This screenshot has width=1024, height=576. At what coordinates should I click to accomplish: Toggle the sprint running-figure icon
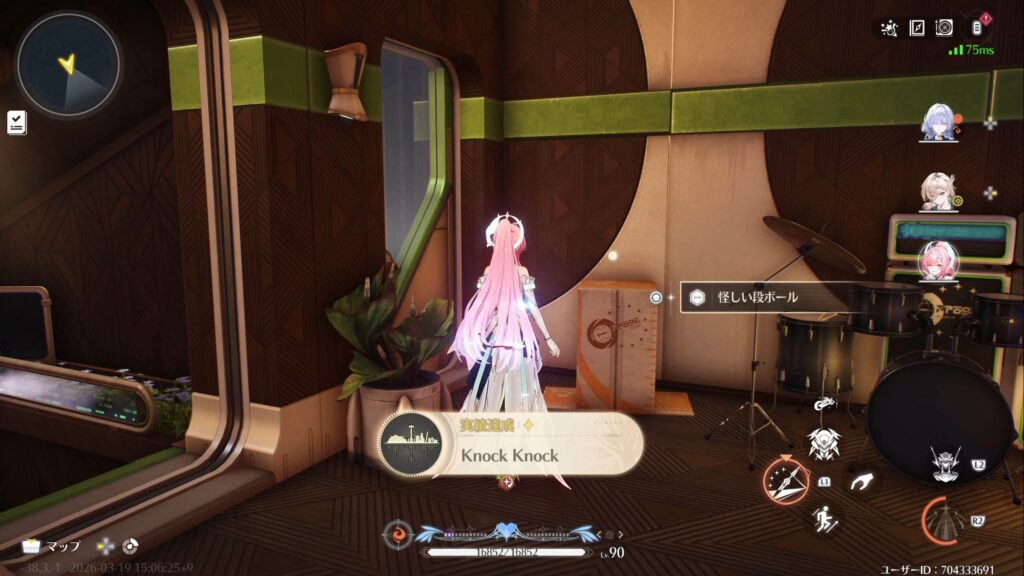826,518
